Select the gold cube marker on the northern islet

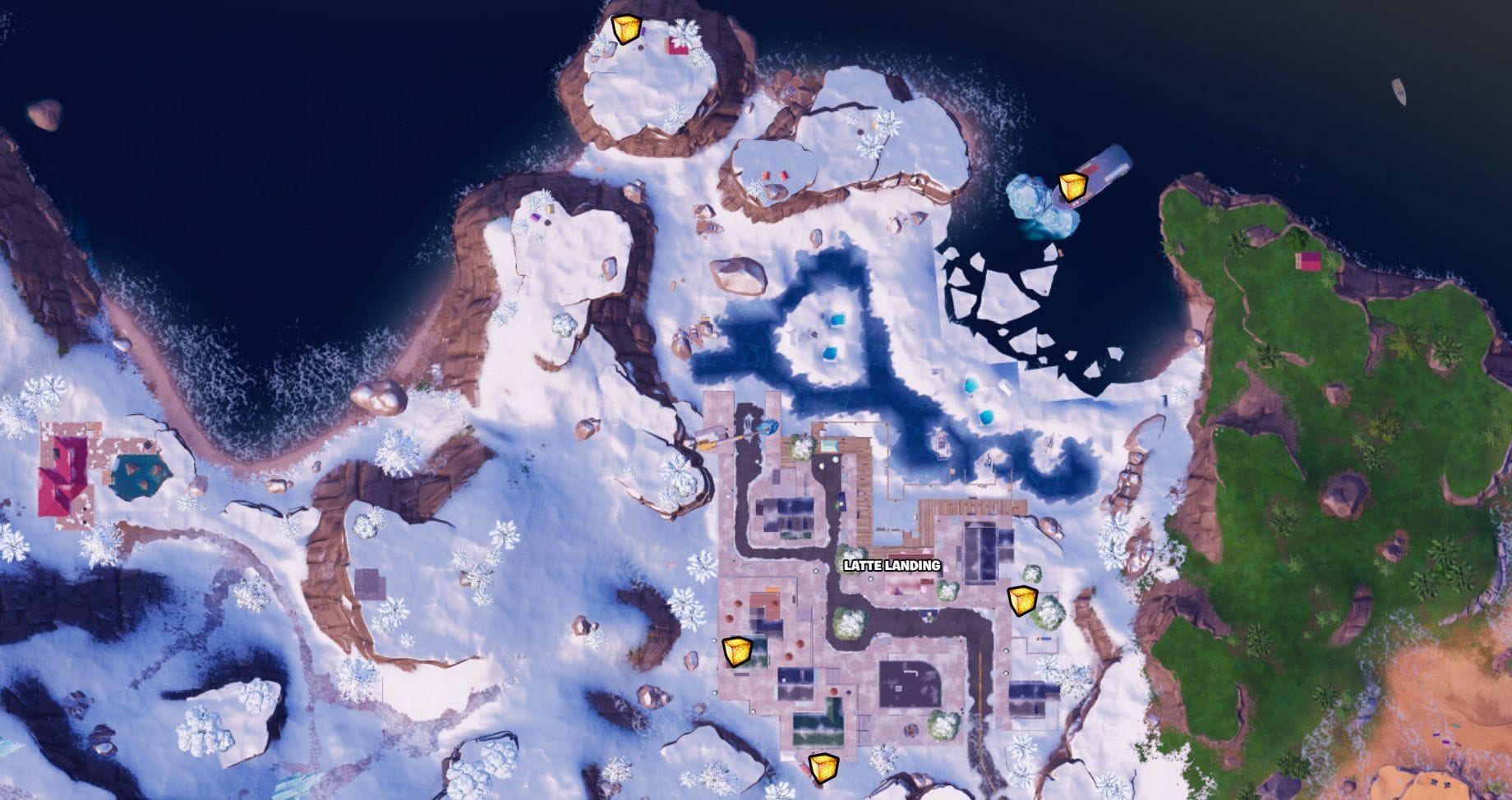pos(628,30)
